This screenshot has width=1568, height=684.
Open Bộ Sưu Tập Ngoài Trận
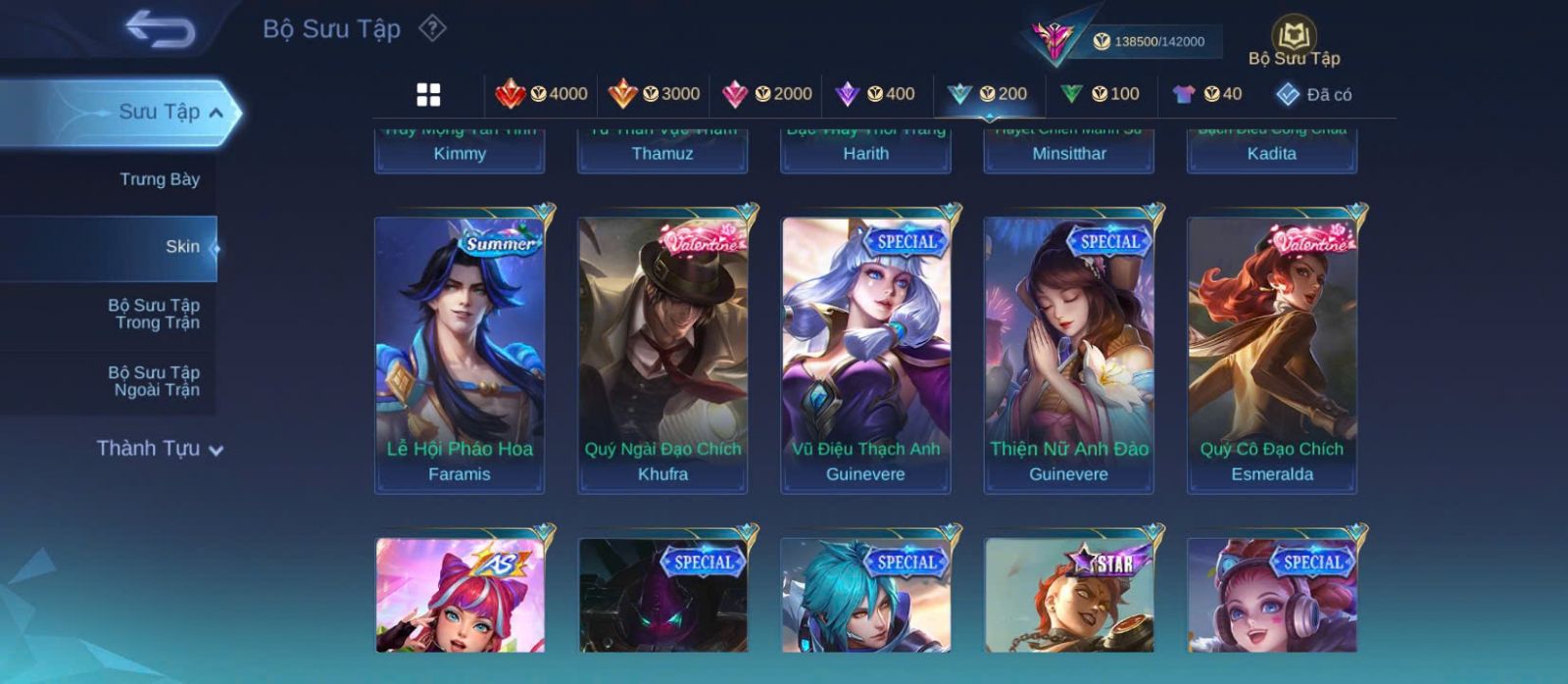point(155,381)
